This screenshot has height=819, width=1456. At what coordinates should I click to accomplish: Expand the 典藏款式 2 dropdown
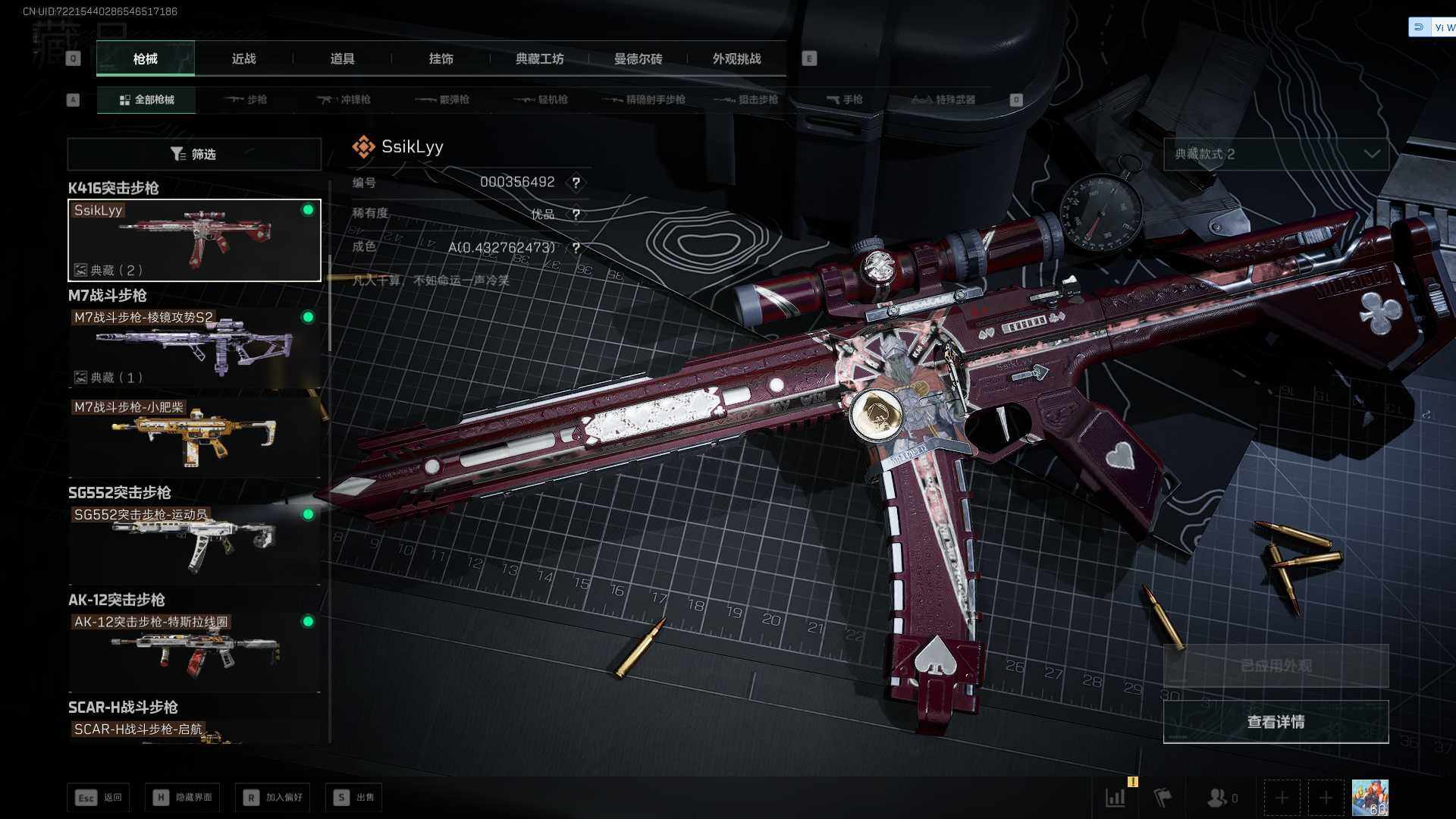[1276, 154]
